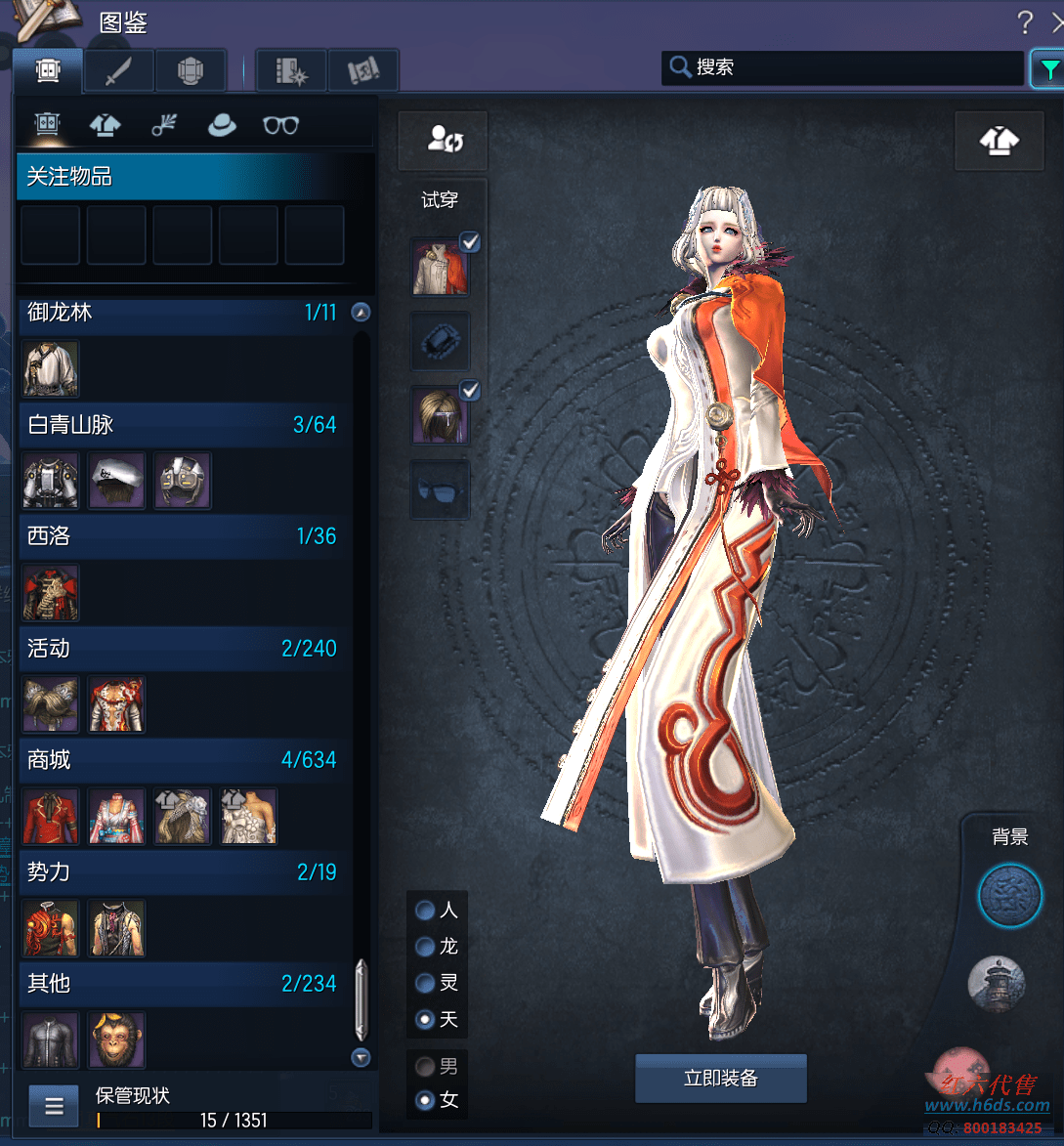Toggle the outfit display button top right
1064x1146 pixels.
tap(999, 142)
